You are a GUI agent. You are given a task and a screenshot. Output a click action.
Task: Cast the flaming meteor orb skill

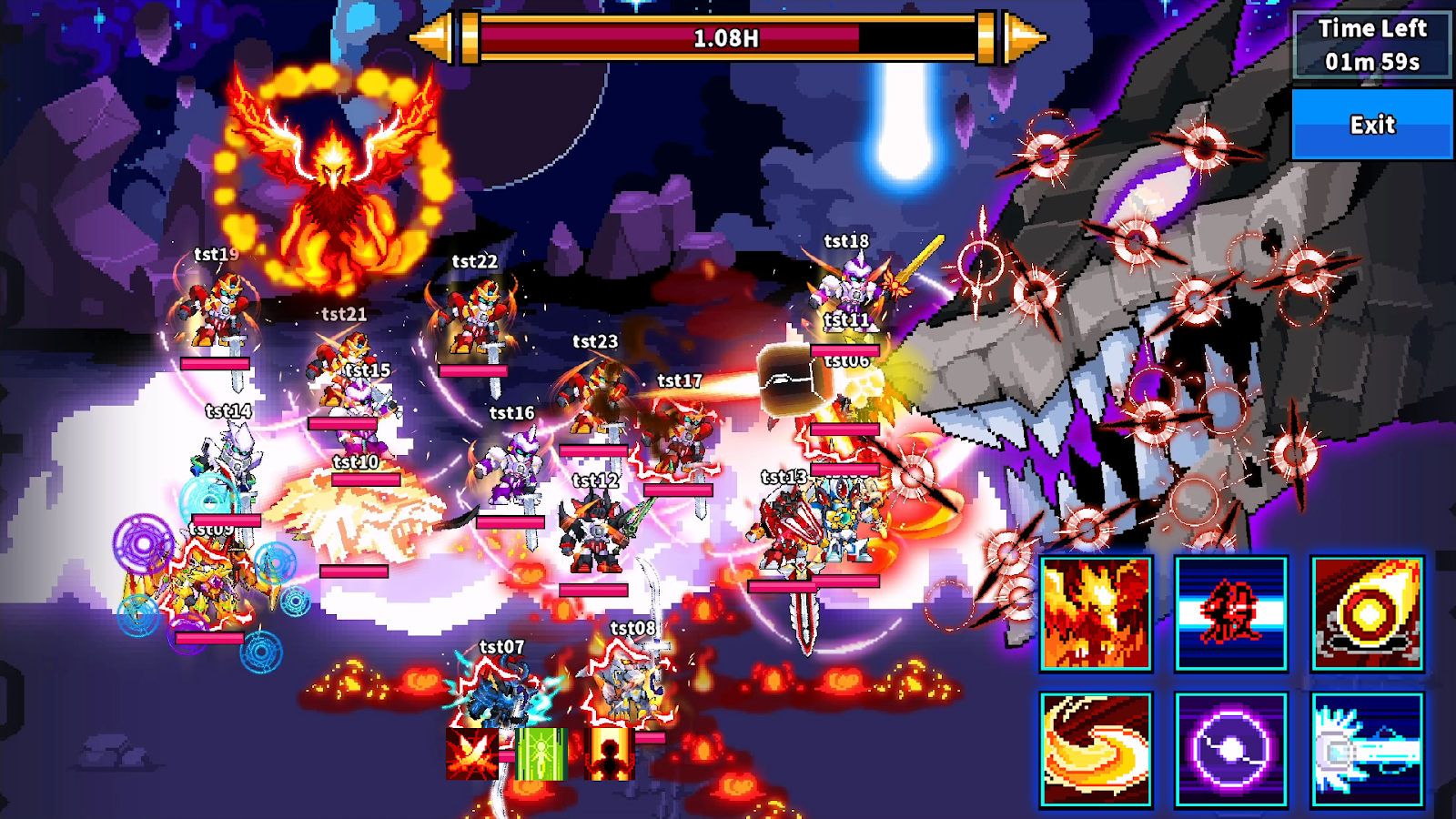1367,614
